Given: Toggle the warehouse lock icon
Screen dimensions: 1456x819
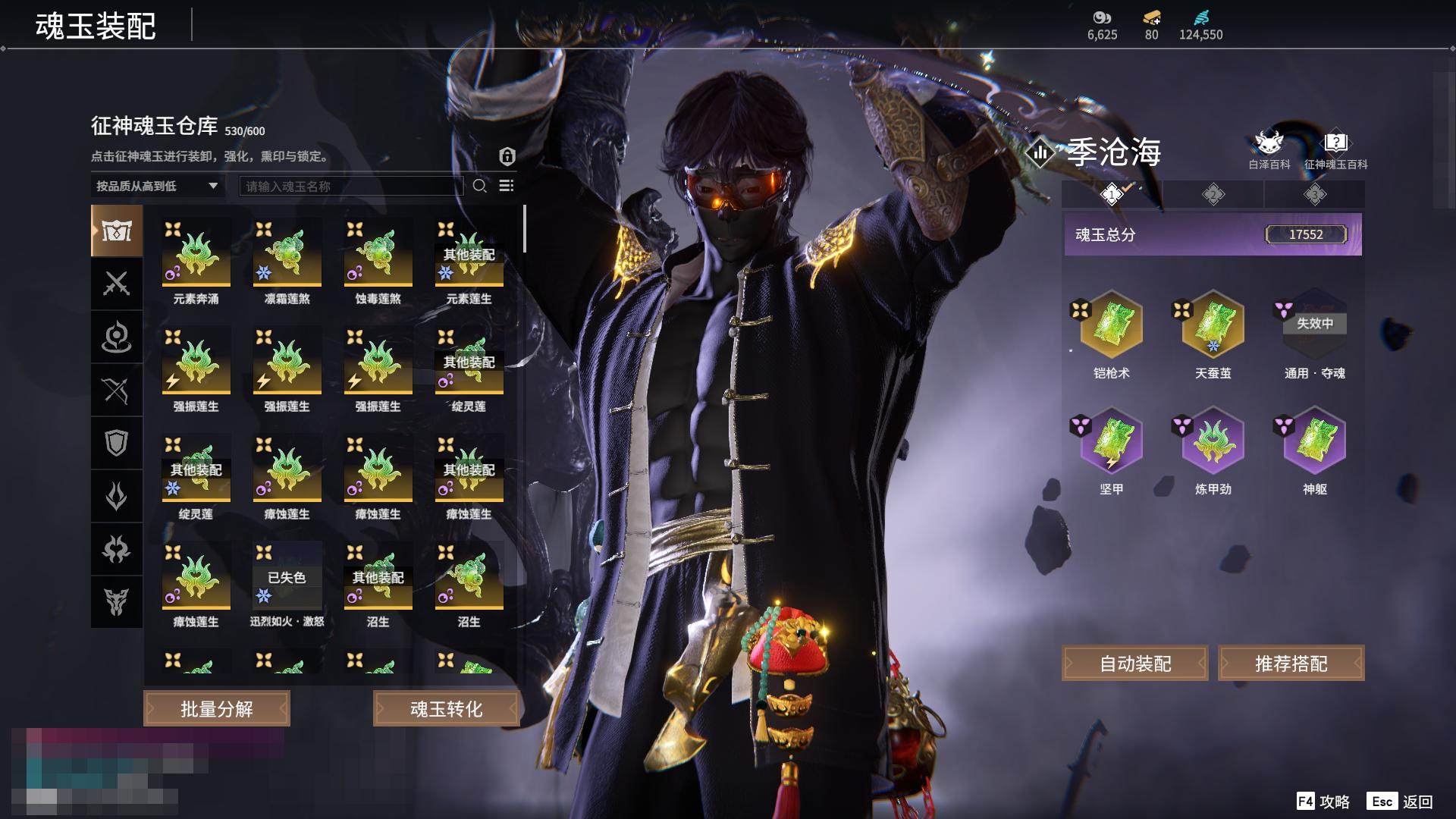Looking at the screenshot, I should pos(507,156).
